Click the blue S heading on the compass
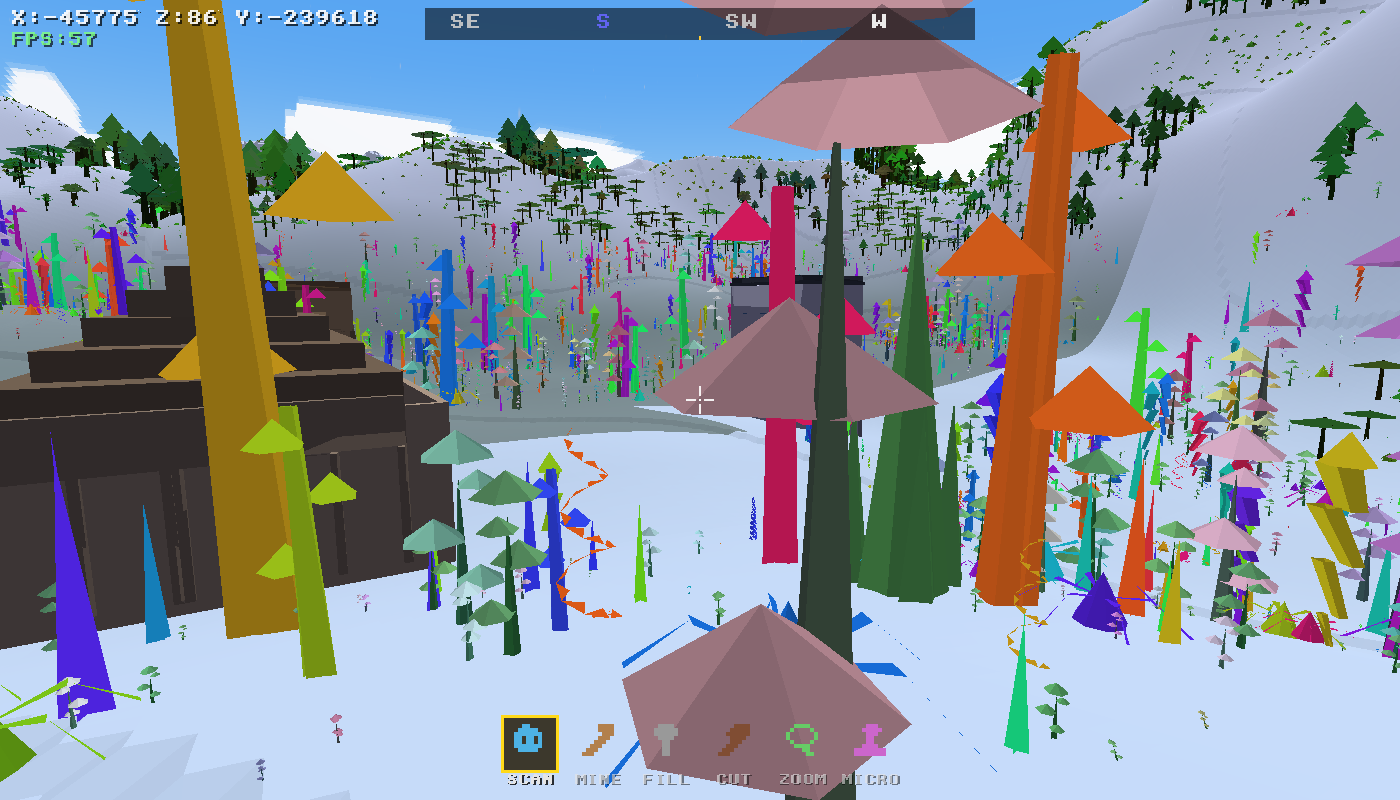The height and width of the screenshot is (800, 1400). point(601,19)
